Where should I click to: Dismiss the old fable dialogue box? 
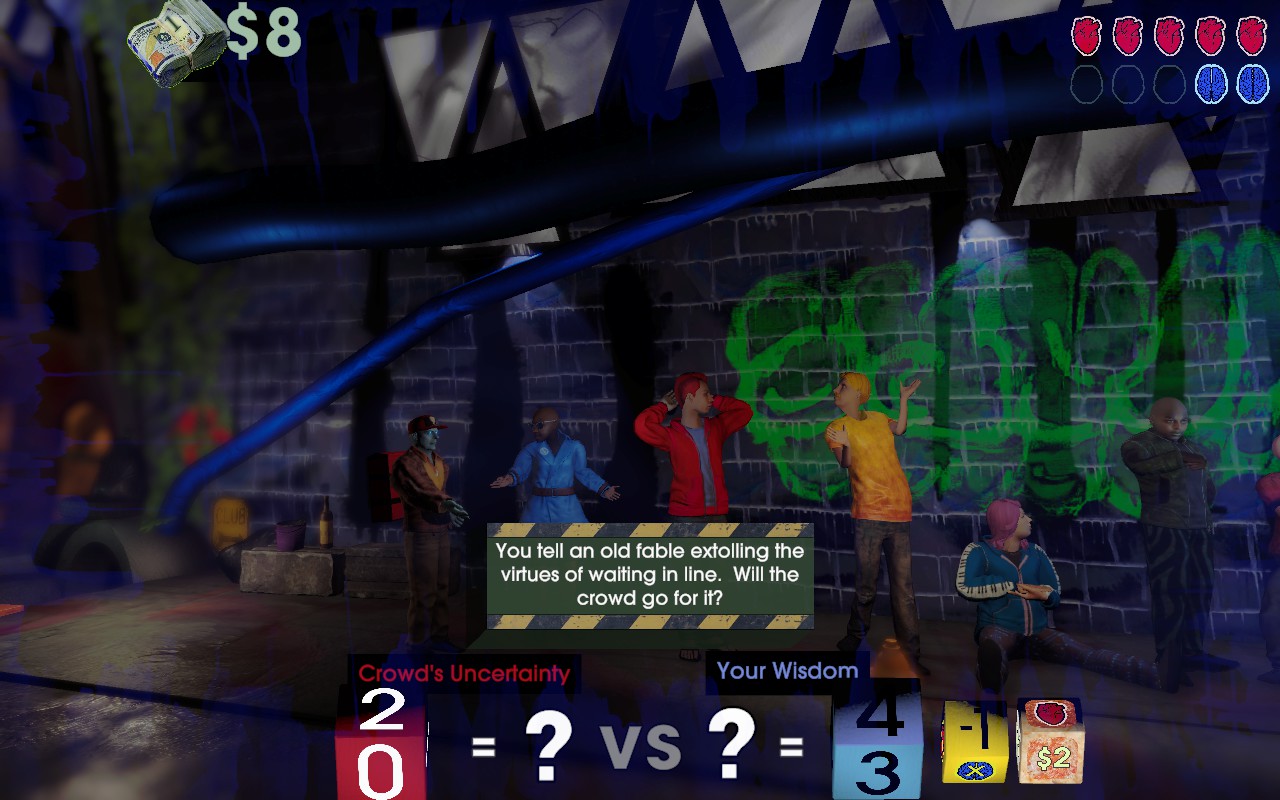650,576
